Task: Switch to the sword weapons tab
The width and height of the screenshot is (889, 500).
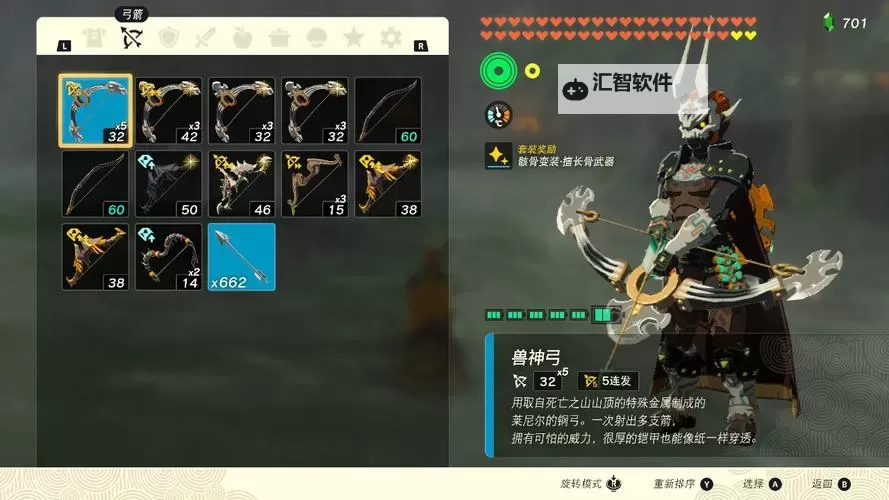Action: (x=205, y=39)
